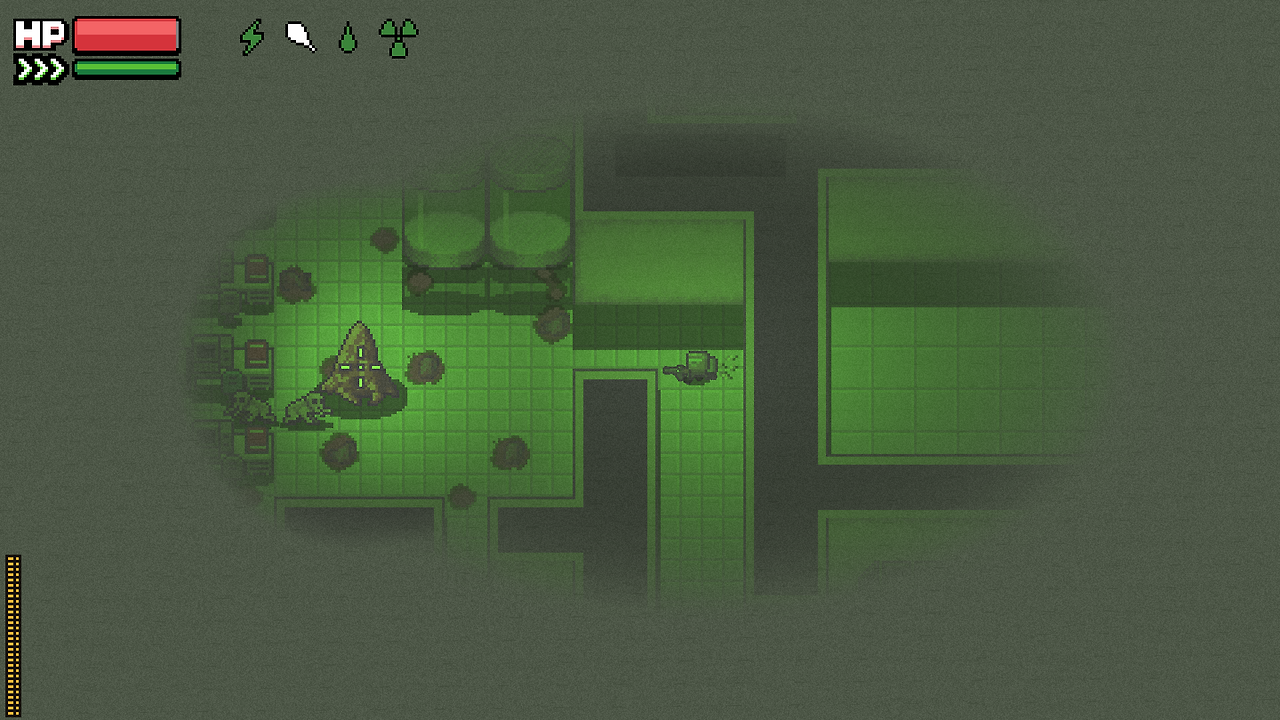Click the middle supply crate
1280x720 pixels.
pyautogui.click(x=255, y=352)
